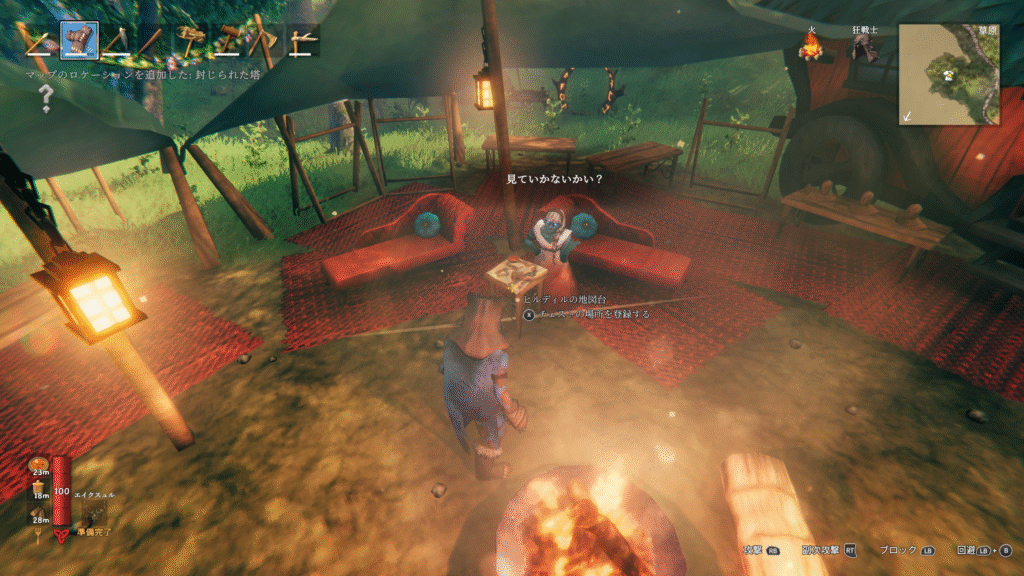Select the jar food icon with 18m left
This screenshot has width=1024, height=576.
(x=39, y=488)
